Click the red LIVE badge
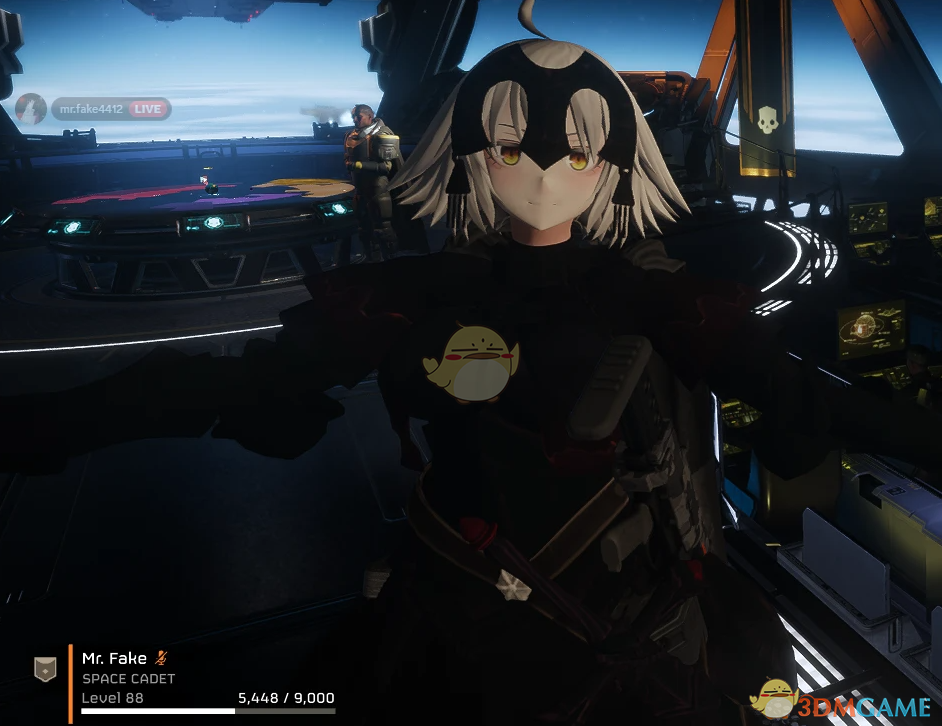 pyautogui.click(x=148, y=109)
